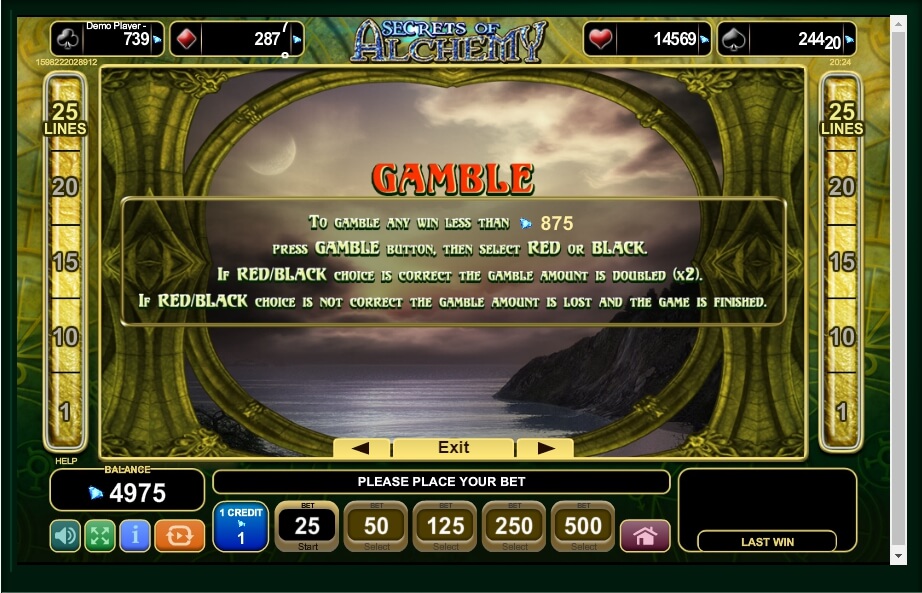
Task: Open the blue info button
Action: [x=134, y=535]
